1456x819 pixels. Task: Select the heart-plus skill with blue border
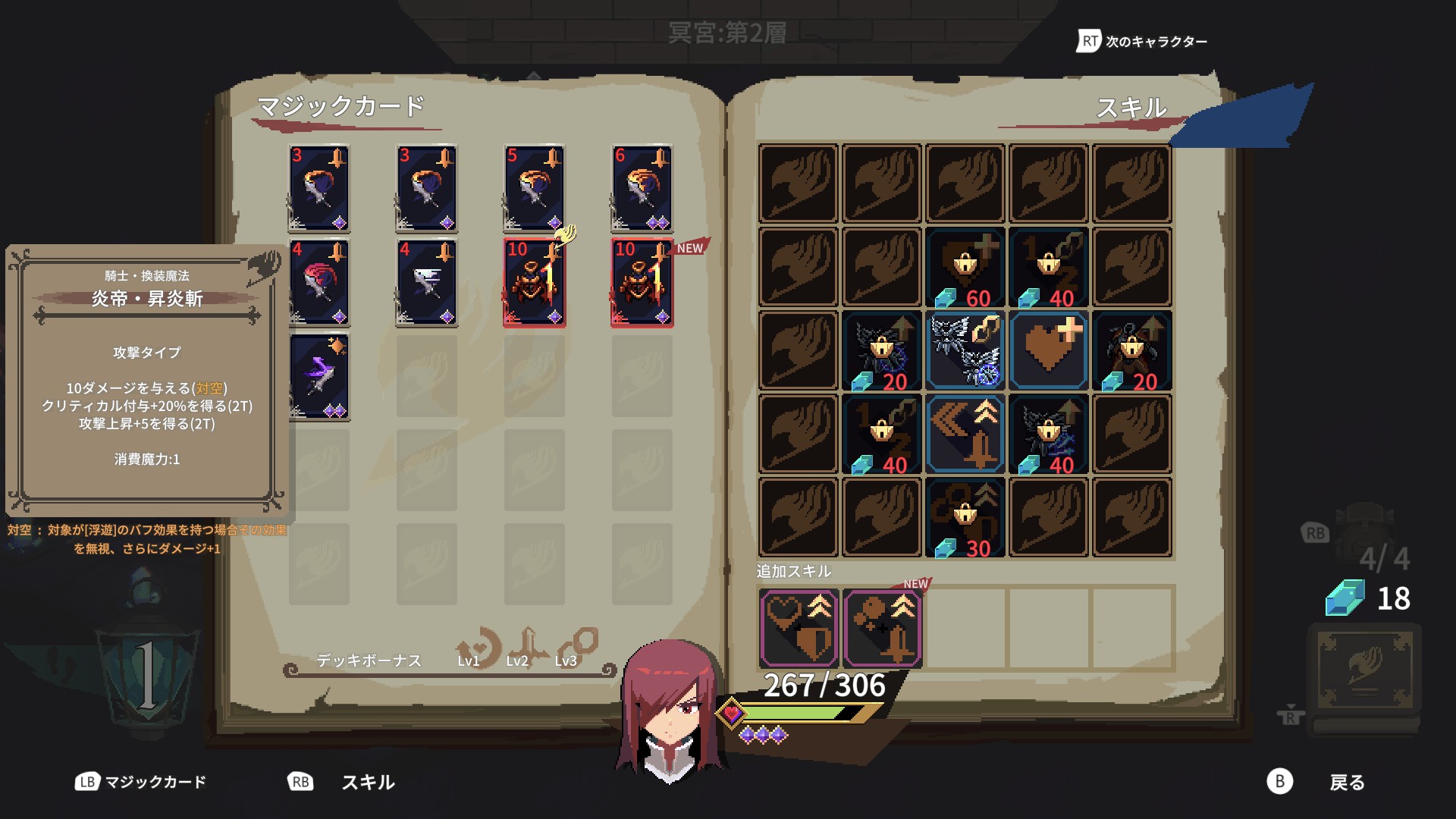click(x=1048, y=351)
